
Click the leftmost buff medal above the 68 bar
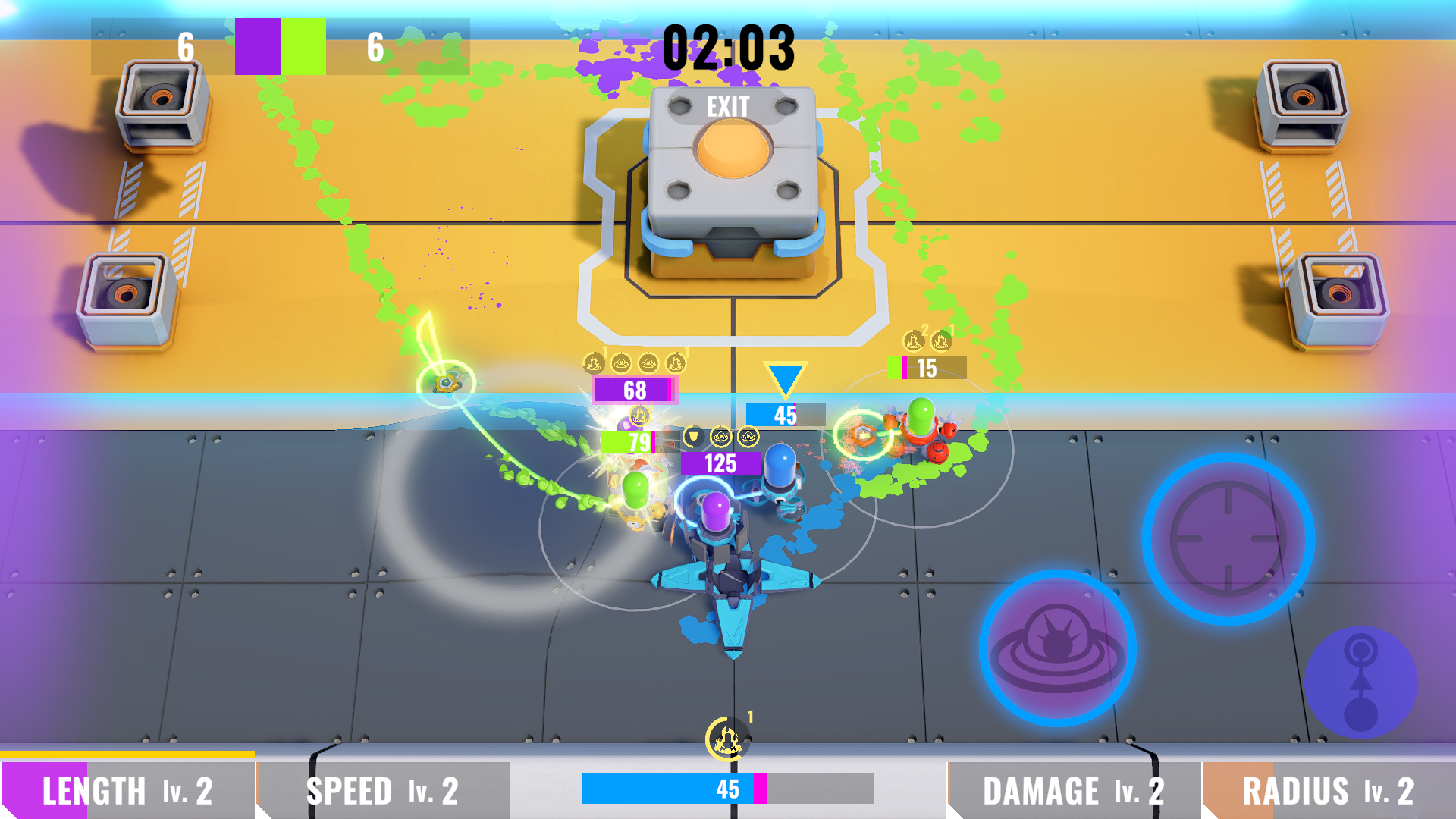click(595, 363)
